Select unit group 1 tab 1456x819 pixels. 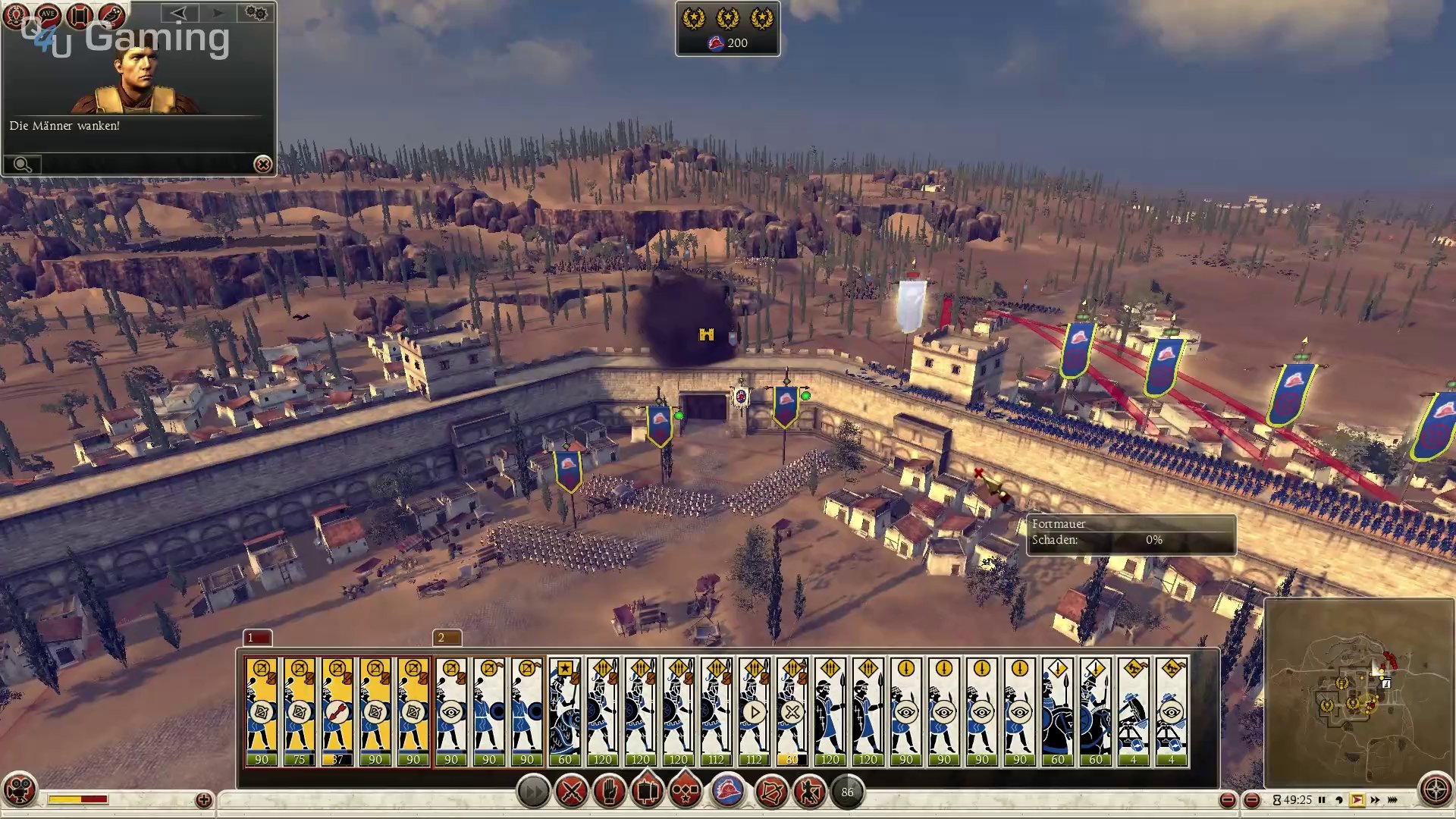(257, 638)
